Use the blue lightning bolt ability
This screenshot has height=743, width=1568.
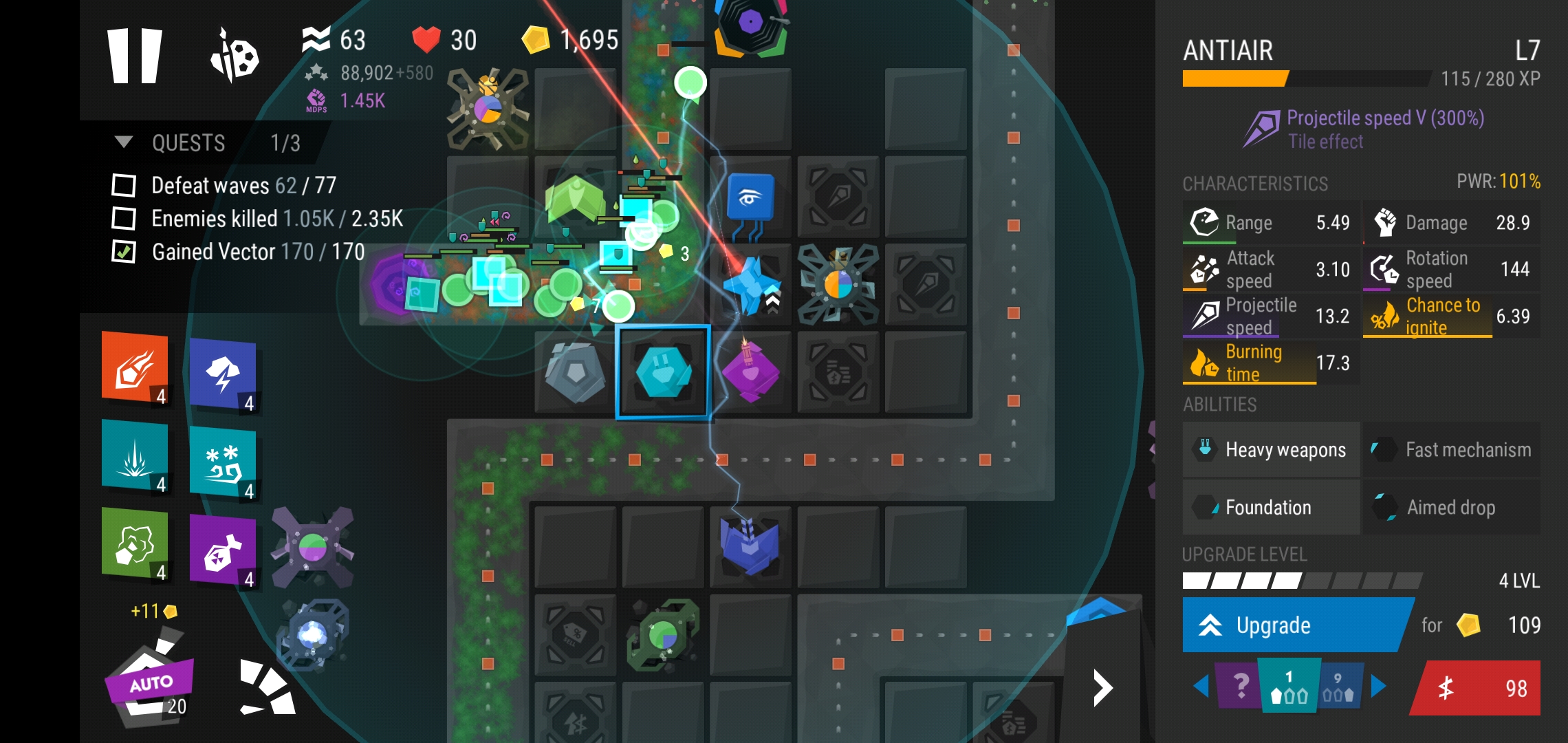tap(223, 375)
